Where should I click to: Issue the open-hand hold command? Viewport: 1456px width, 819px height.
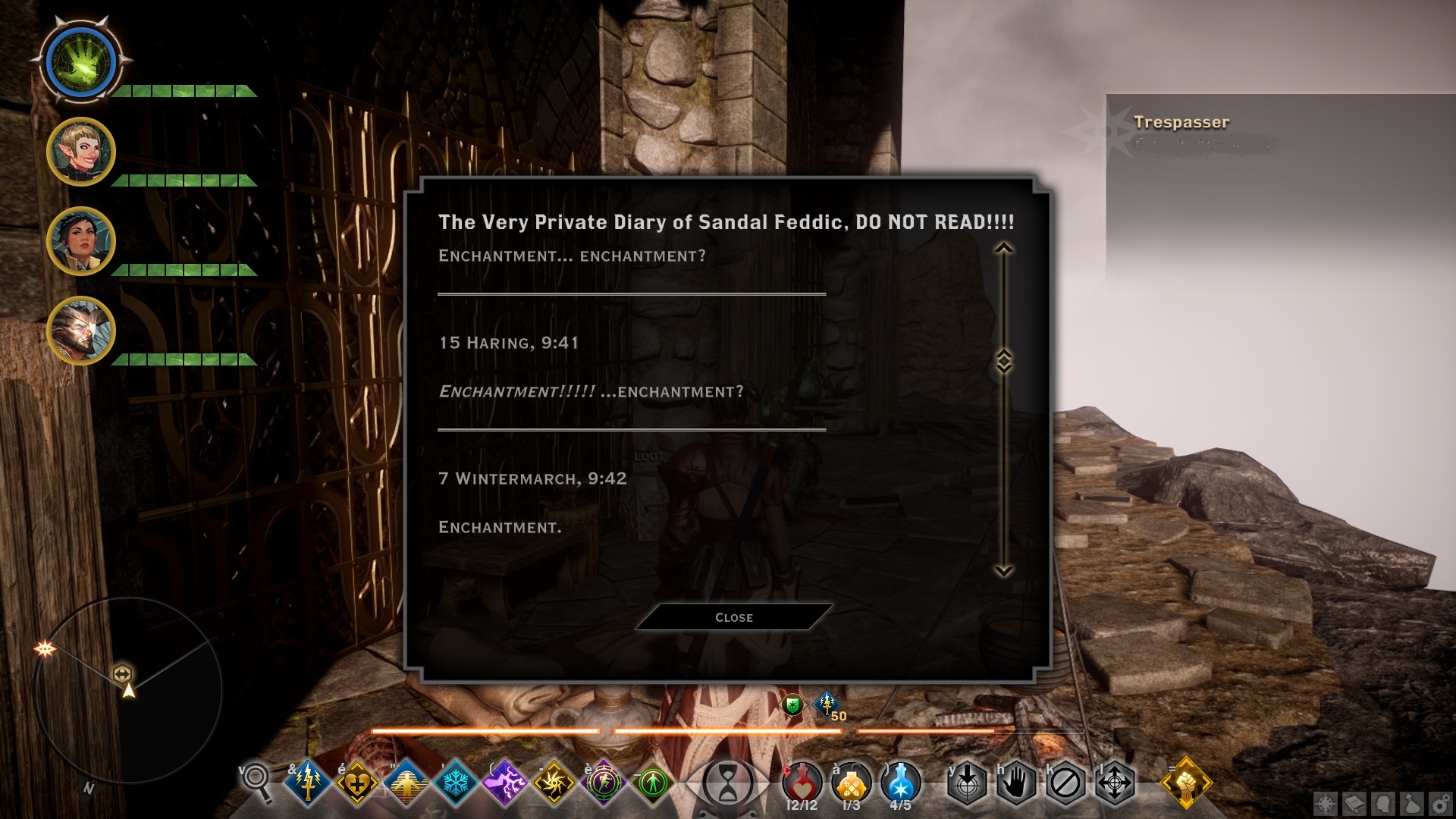coord(1016,783)
